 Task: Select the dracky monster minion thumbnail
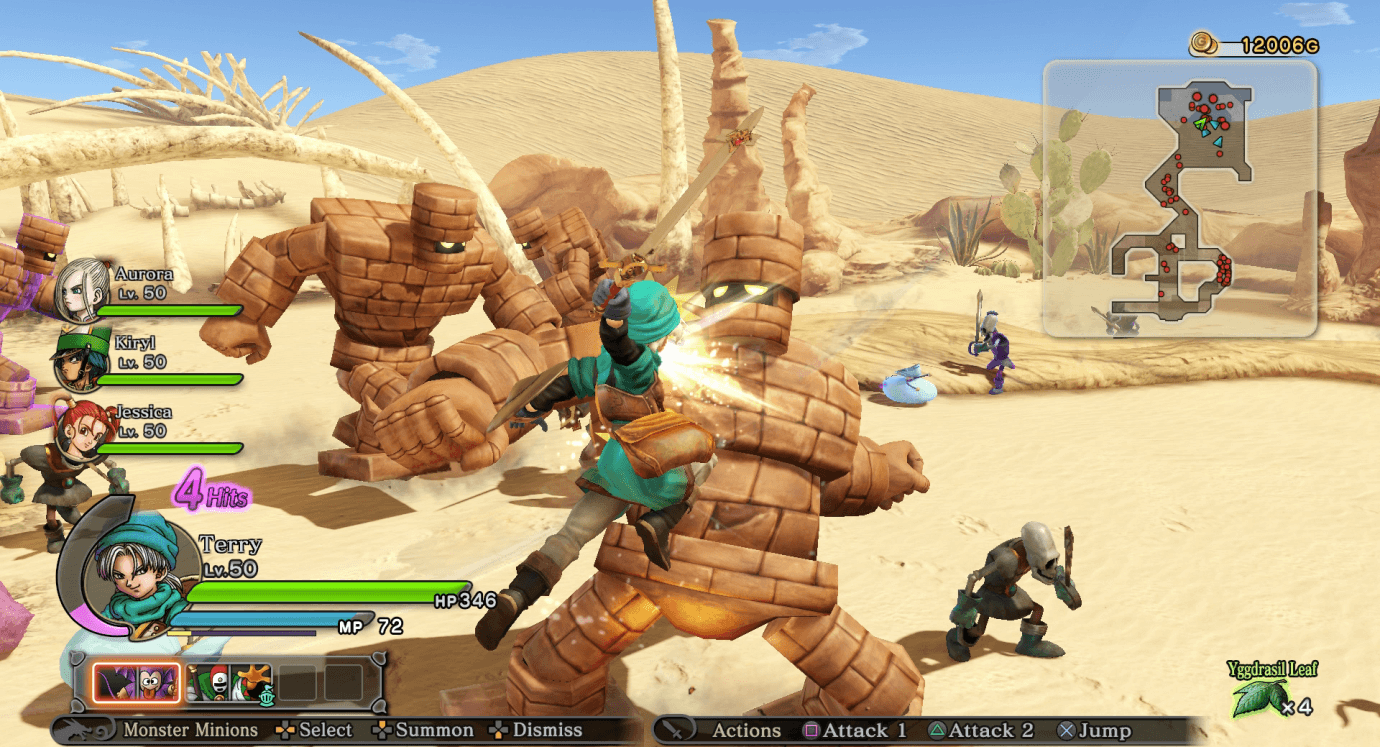(135, 682)
